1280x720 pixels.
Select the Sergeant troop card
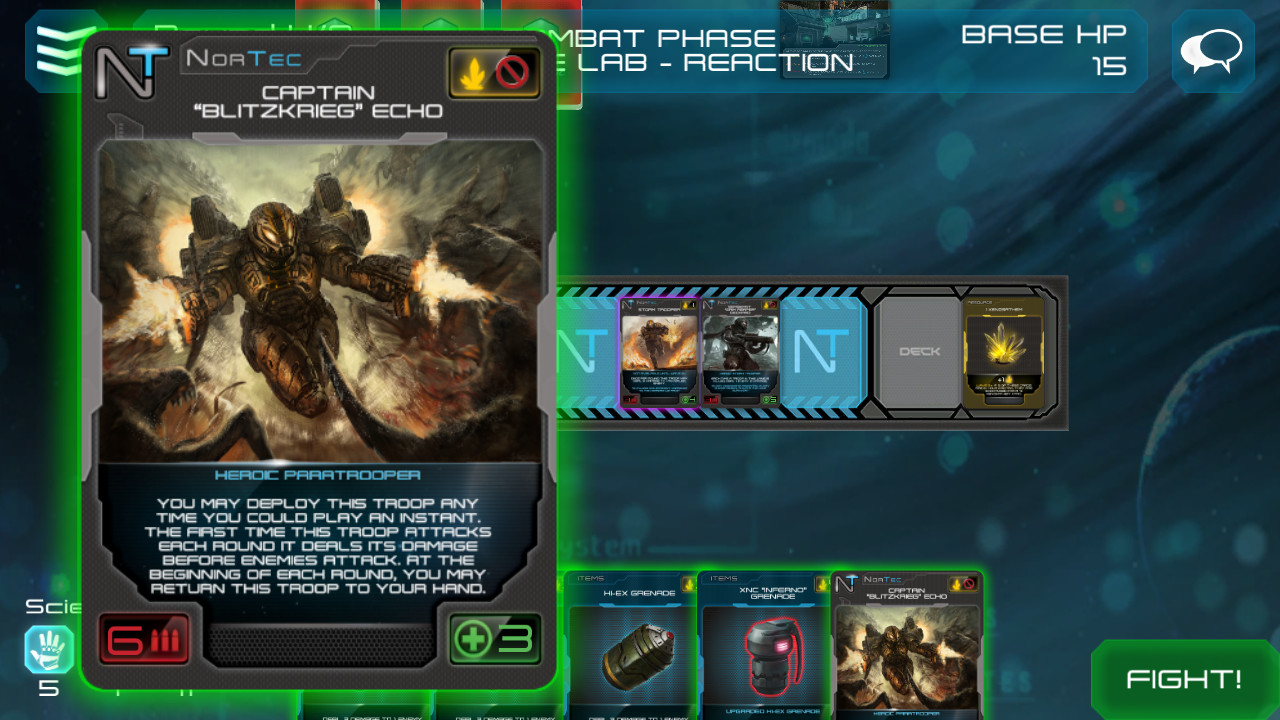(x=740, y=352)
